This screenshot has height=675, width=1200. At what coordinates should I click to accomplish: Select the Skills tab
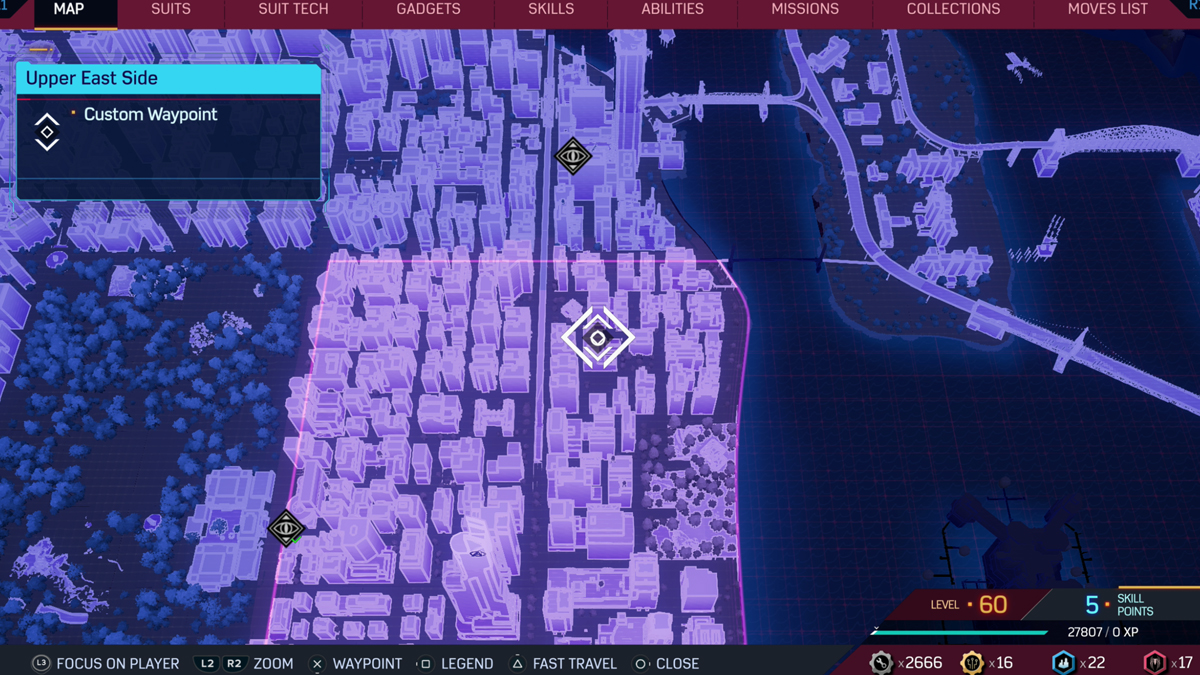pos(551,10)
